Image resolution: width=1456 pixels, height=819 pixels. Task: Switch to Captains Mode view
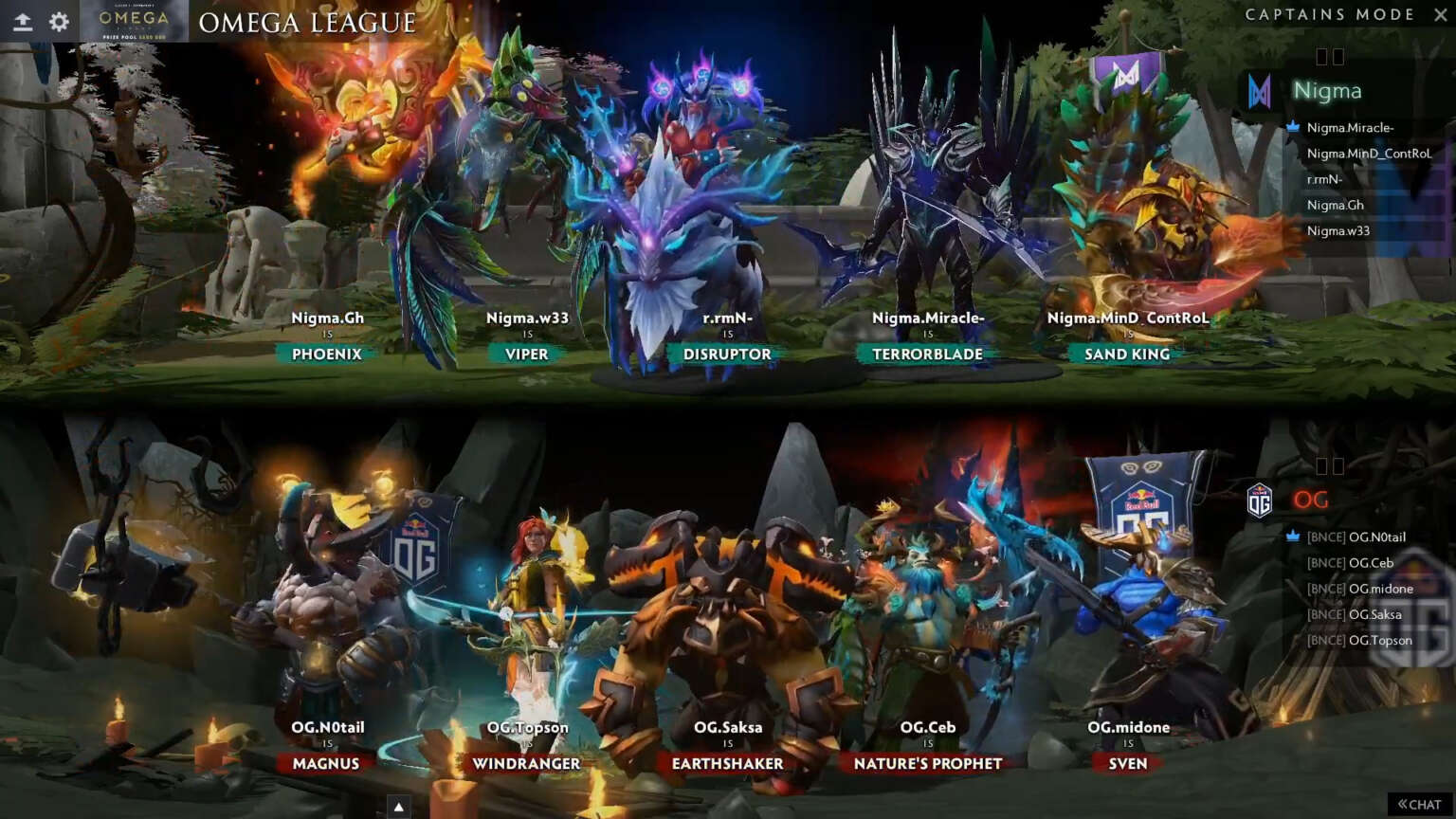coord(1331,14)
